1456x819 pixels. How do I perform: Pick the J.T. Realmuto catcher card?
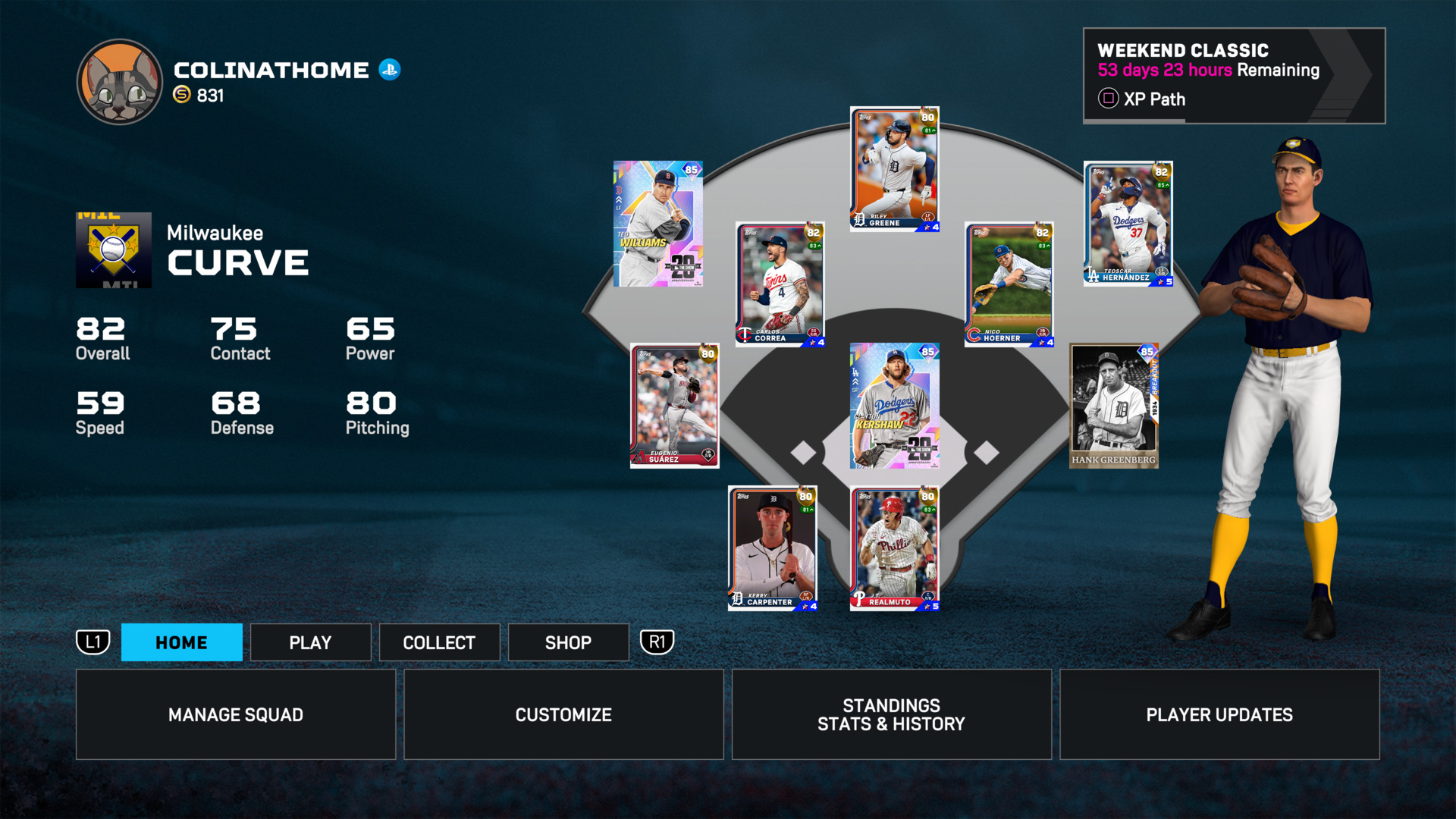(x=895, y=548)
